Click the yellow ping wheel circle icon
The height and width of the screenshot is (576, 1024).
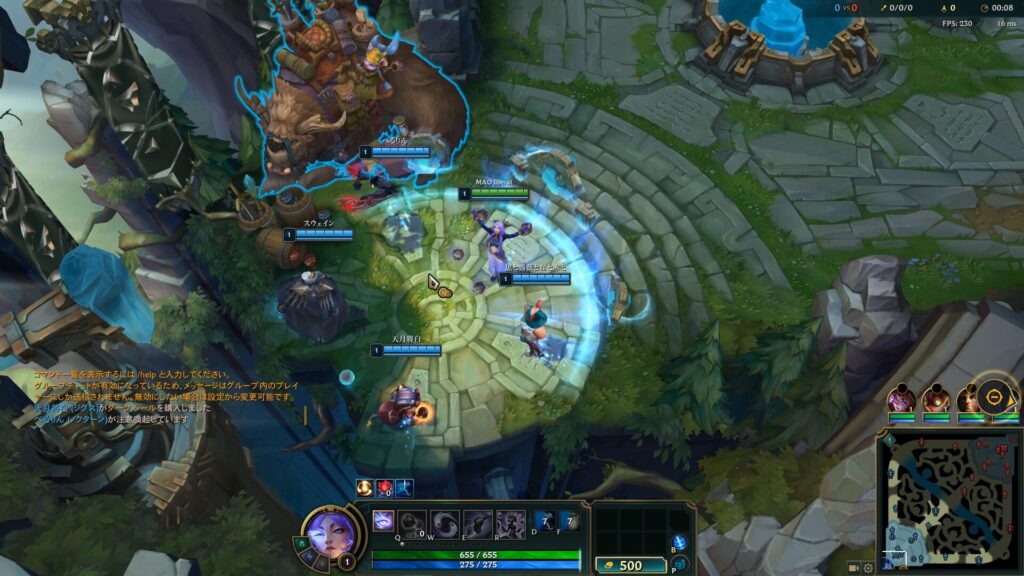tap(997, 397)
